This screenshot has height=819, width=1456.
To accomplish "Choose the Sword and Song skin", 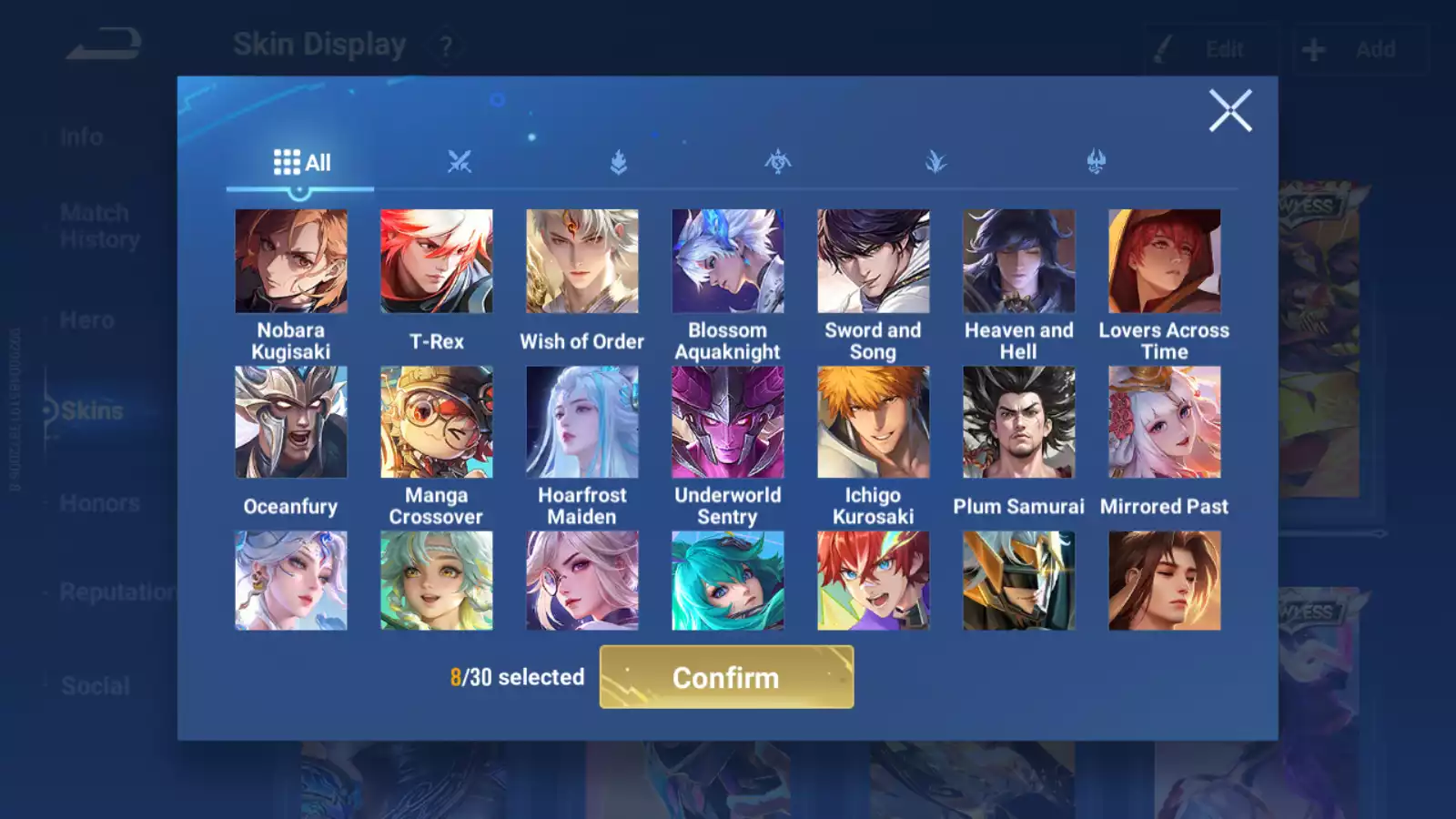I will click(x=874, y=262).
